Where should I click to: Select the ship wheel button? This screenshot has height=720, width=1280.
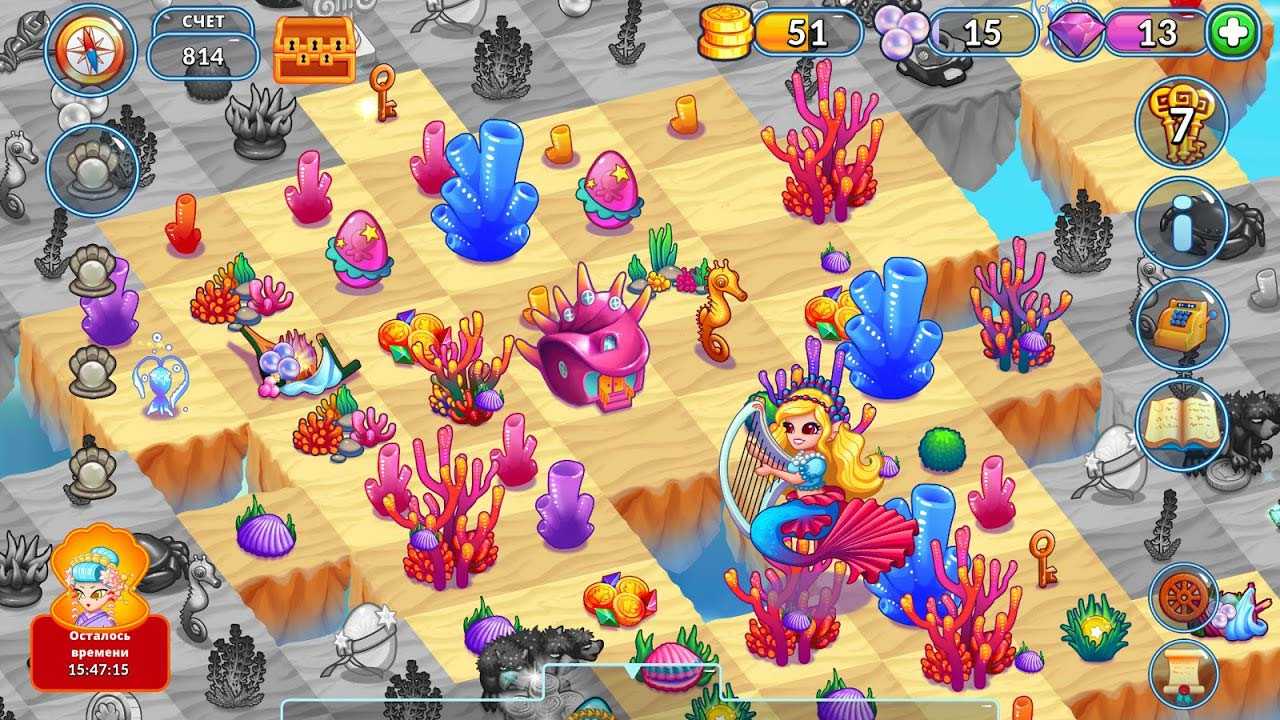click(x=1183, y=597)
